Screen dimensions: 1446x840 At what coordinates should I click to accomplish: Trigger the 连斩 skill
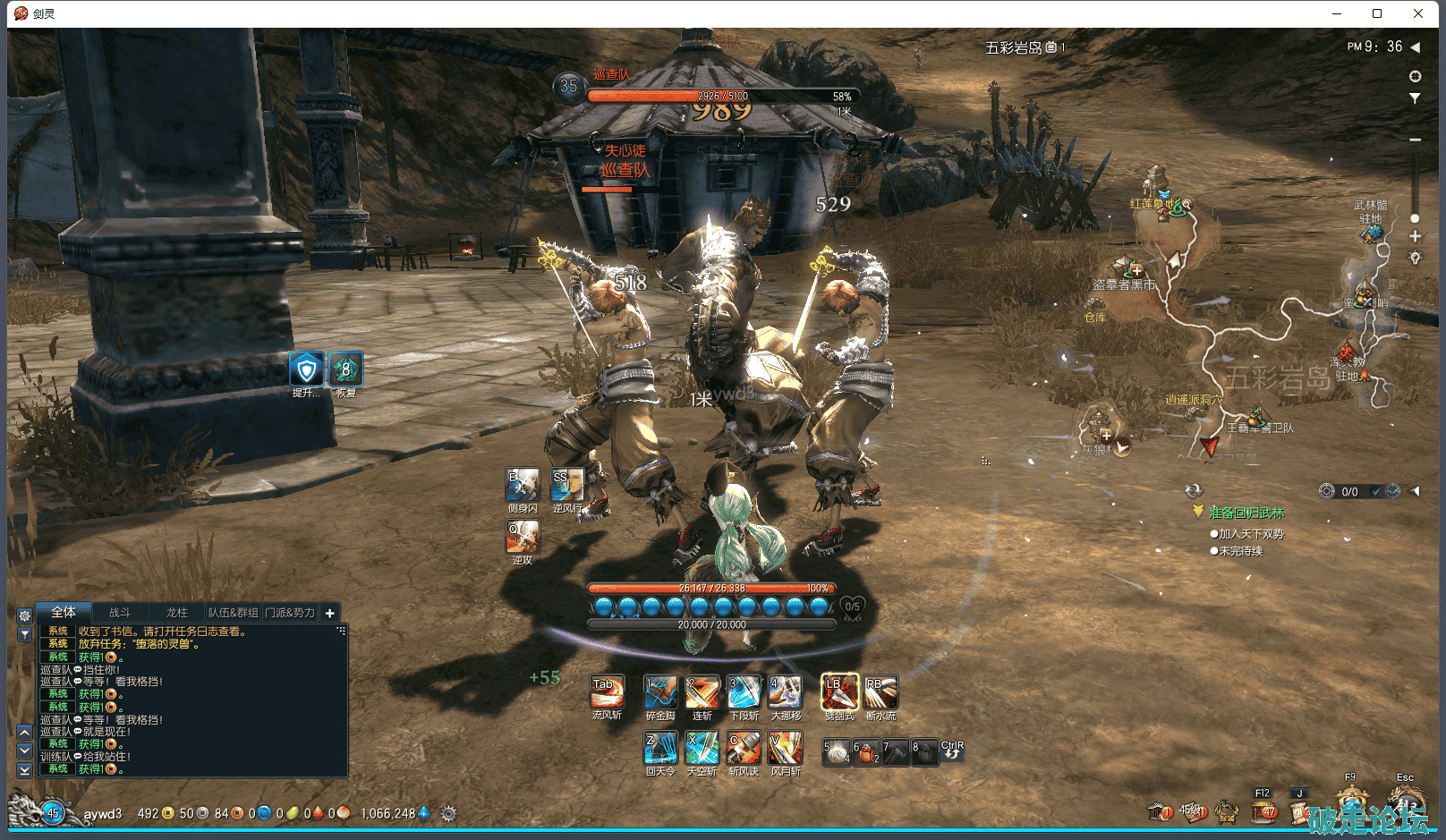tap(702, 692)
